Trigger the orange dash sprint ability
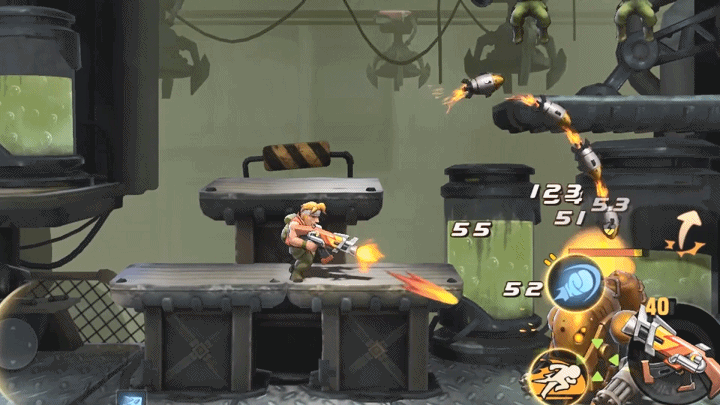This screenshot has width=720, height=405. click(558, 377)
